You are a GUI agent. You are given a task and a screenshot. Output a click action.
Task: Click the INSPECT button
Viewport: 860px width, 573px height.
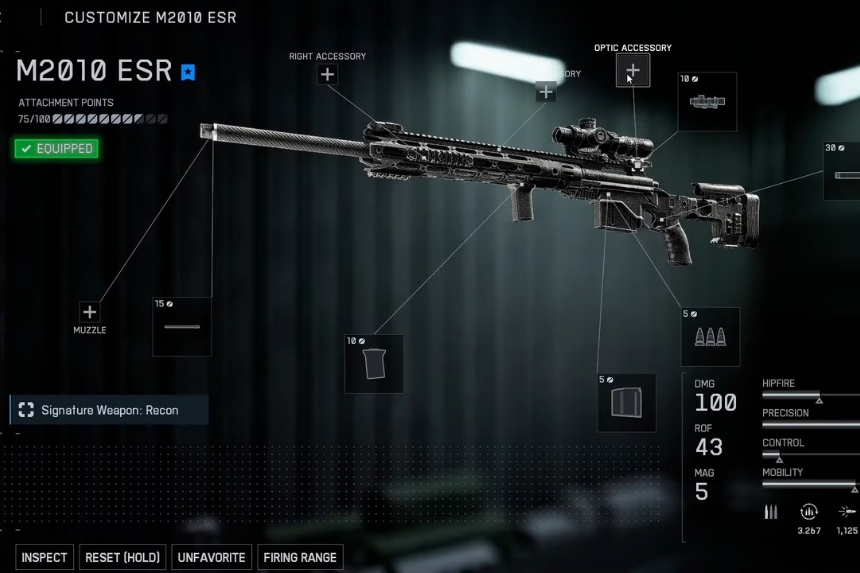tap(45, 557)
